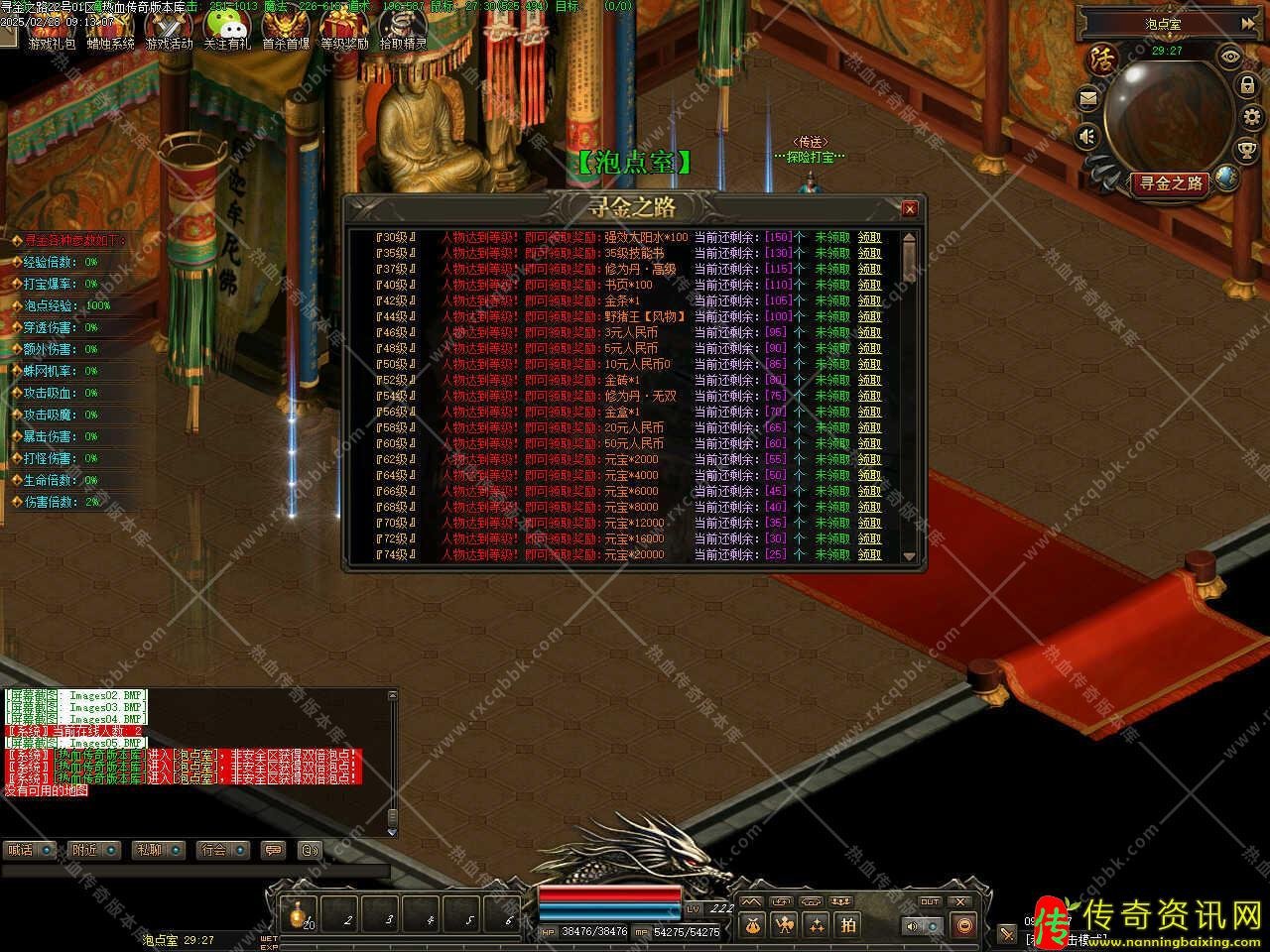This screenshot has height=952, width=1270.
Task: Claim the 『30级』 reward via 领取
Action: (869, 238)
